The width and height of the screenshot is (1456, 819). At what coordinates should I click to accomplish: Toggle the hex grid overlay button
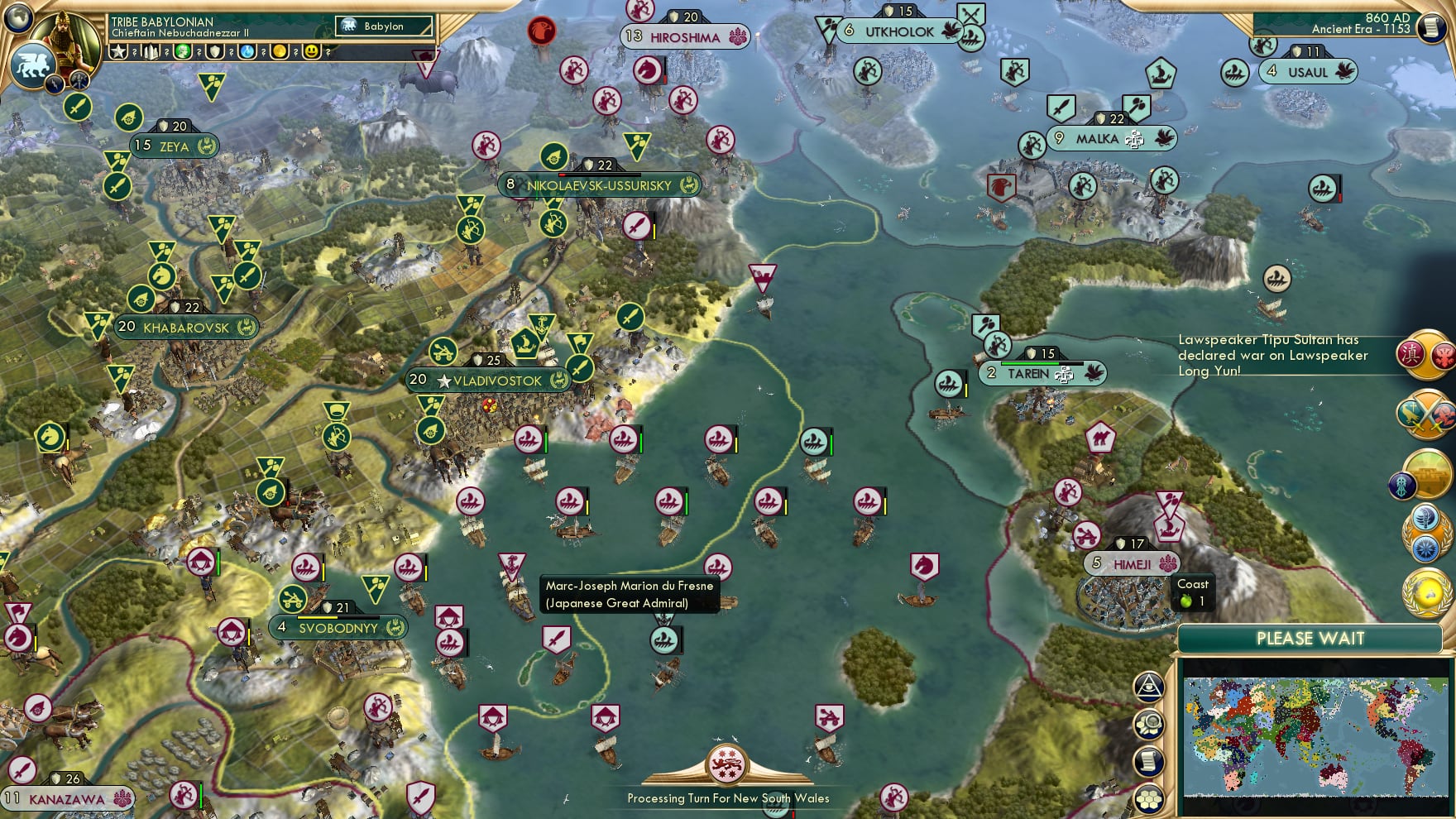click(1149, 800)
